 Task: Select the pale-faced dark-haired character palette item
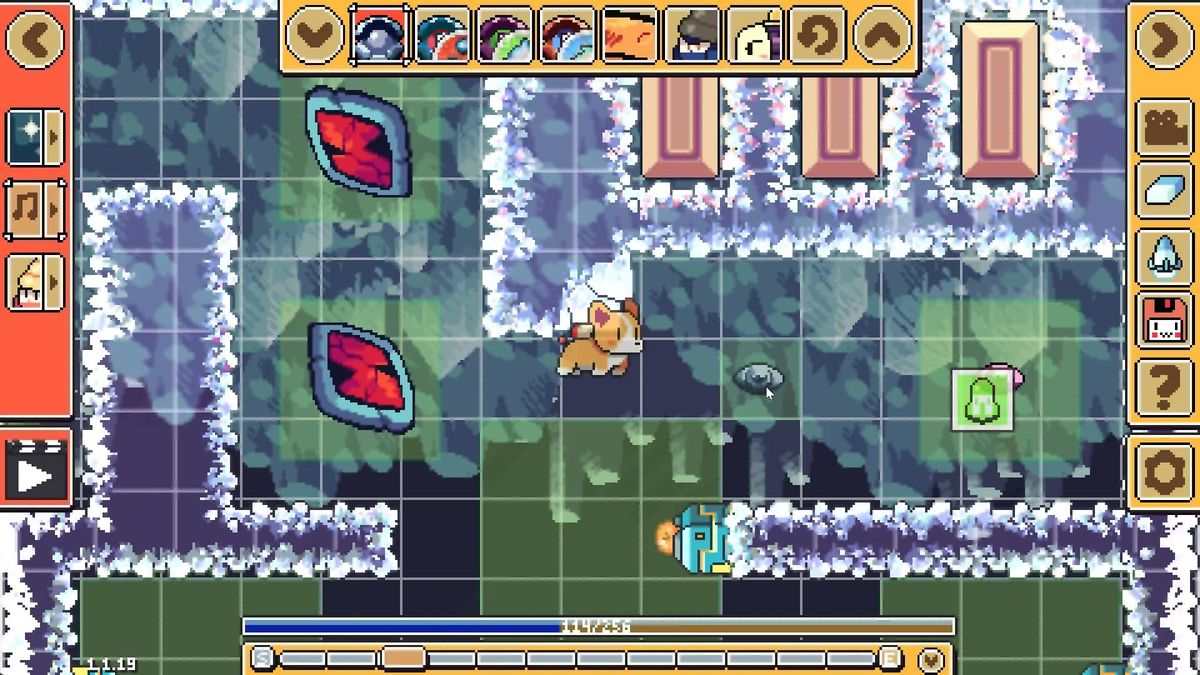tap(754, 36)
